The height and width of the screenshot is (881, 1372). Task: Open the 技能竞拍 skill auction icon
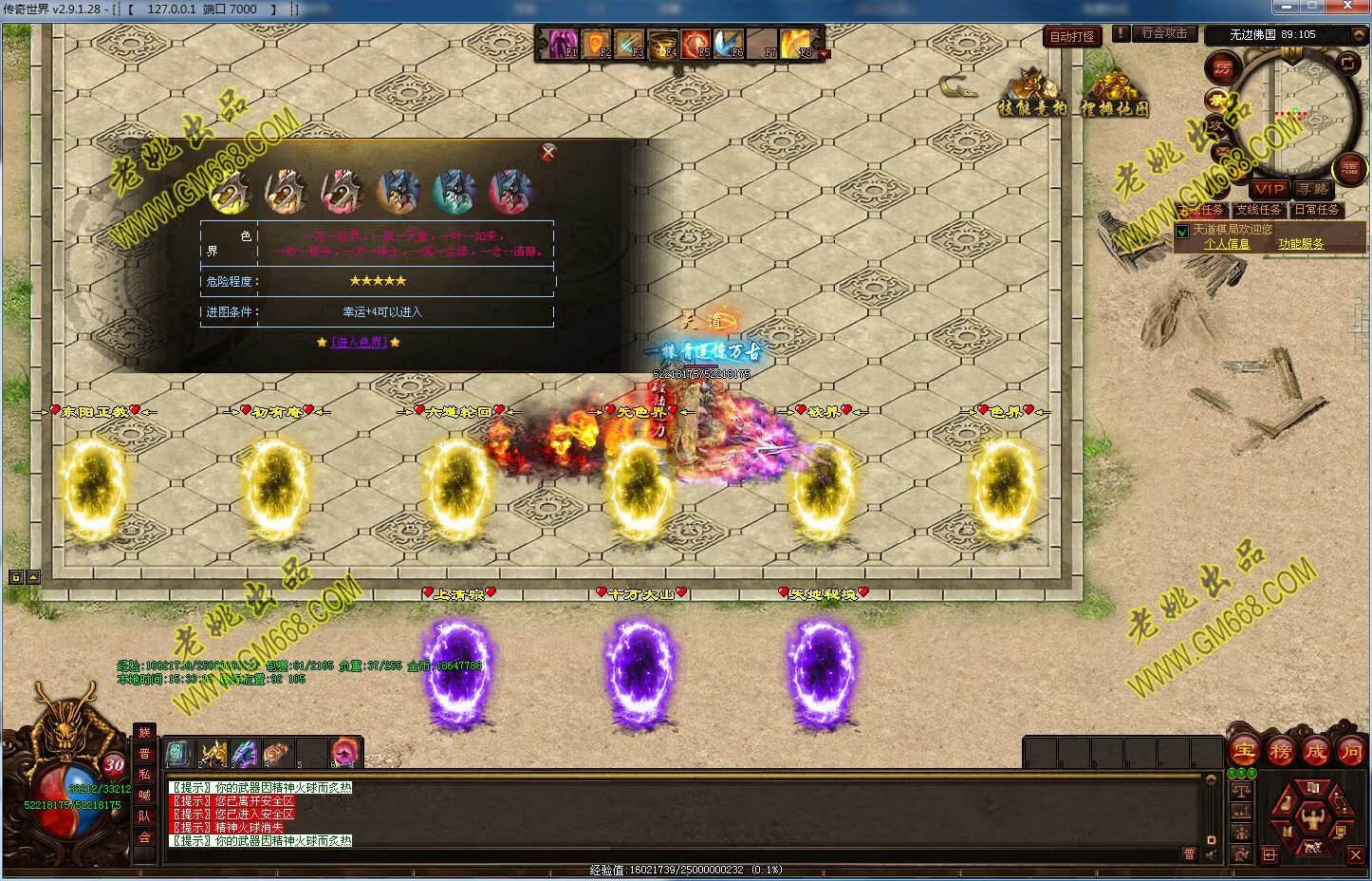click(1031, 93)
